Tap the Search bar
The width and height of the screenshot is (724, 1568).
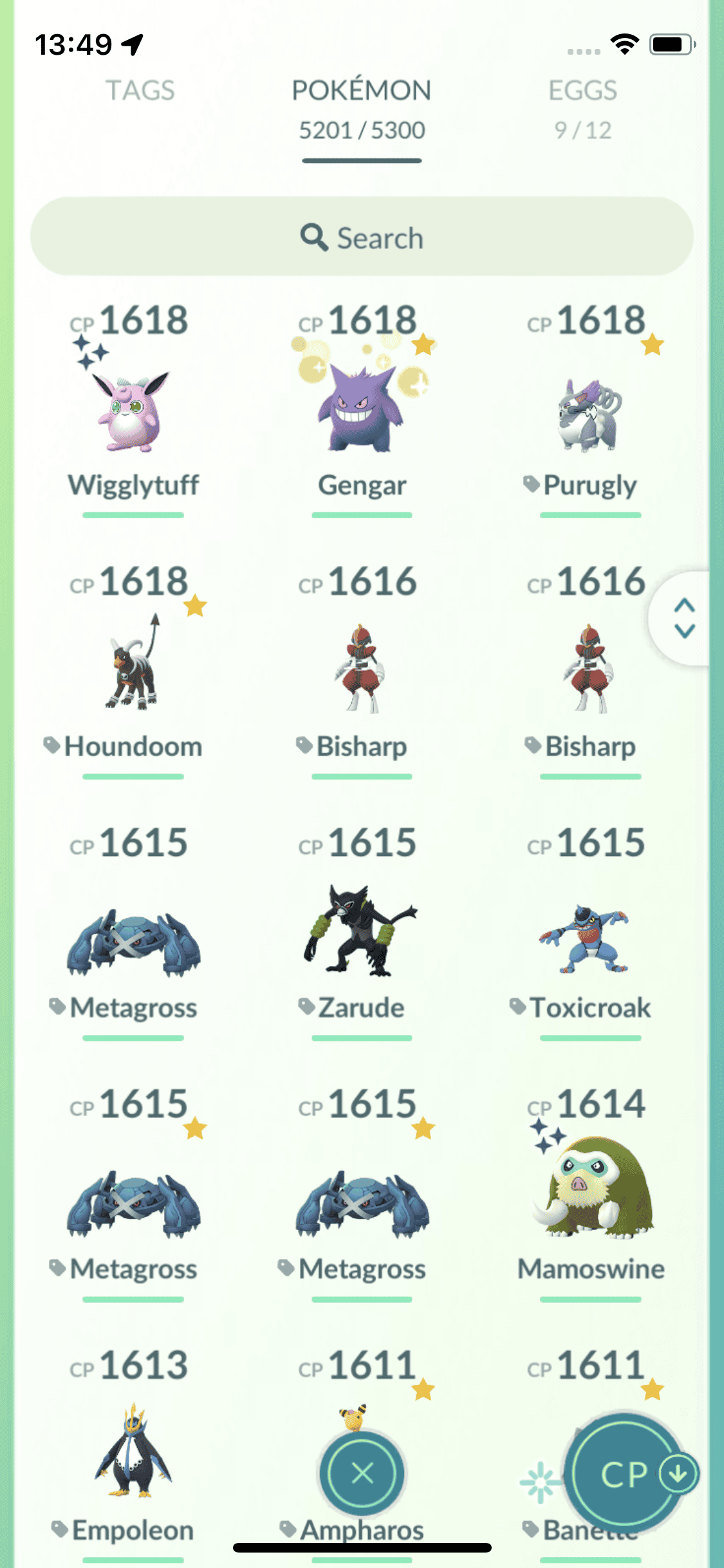pyautogui.click(x=362, y=237)
